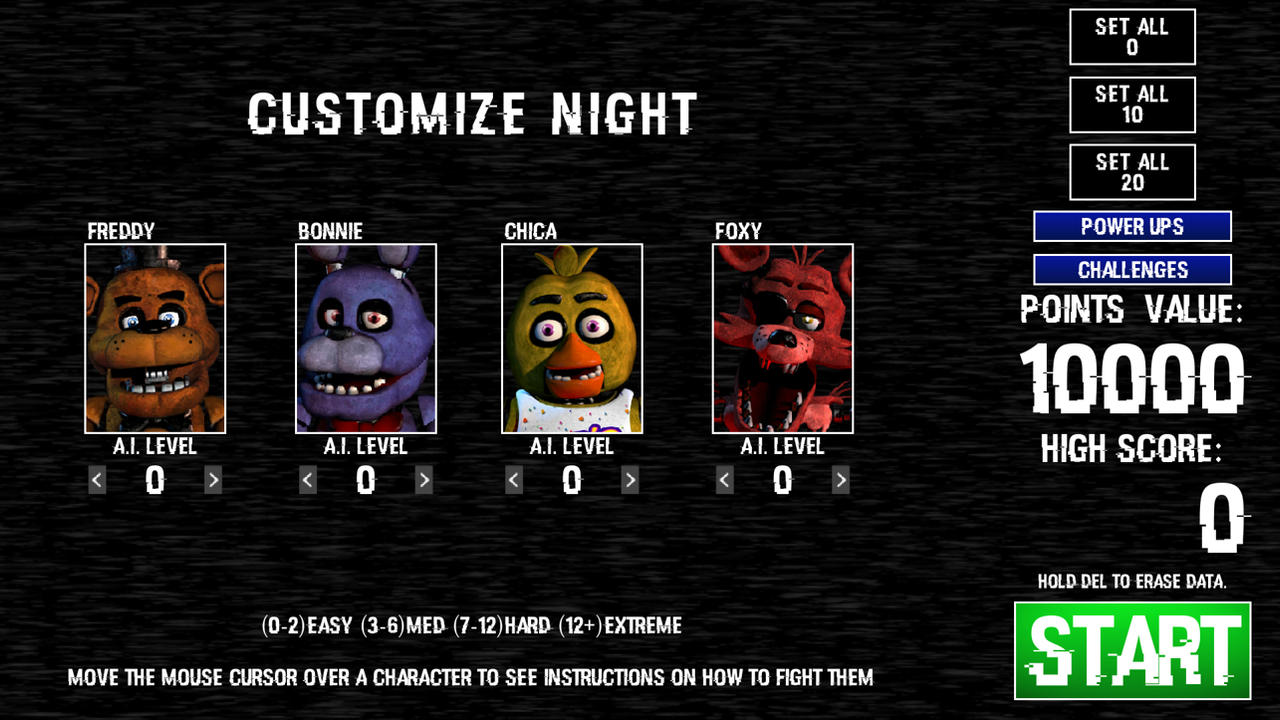Viewport: 1280px width, 720px height.
Task: Increase Foxy's A.I. level
Action: [x=841, y=480]
